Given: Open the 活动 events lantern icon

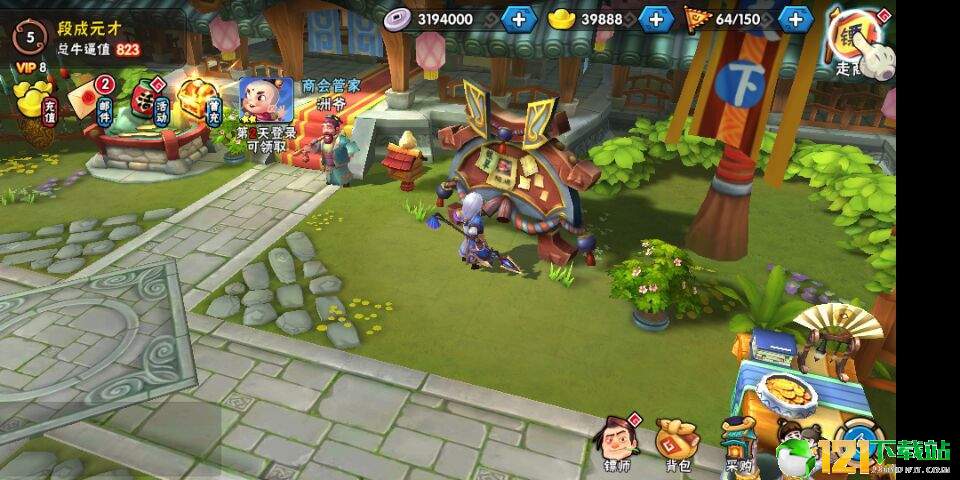Looking at the screenshot, I should 149,102.
